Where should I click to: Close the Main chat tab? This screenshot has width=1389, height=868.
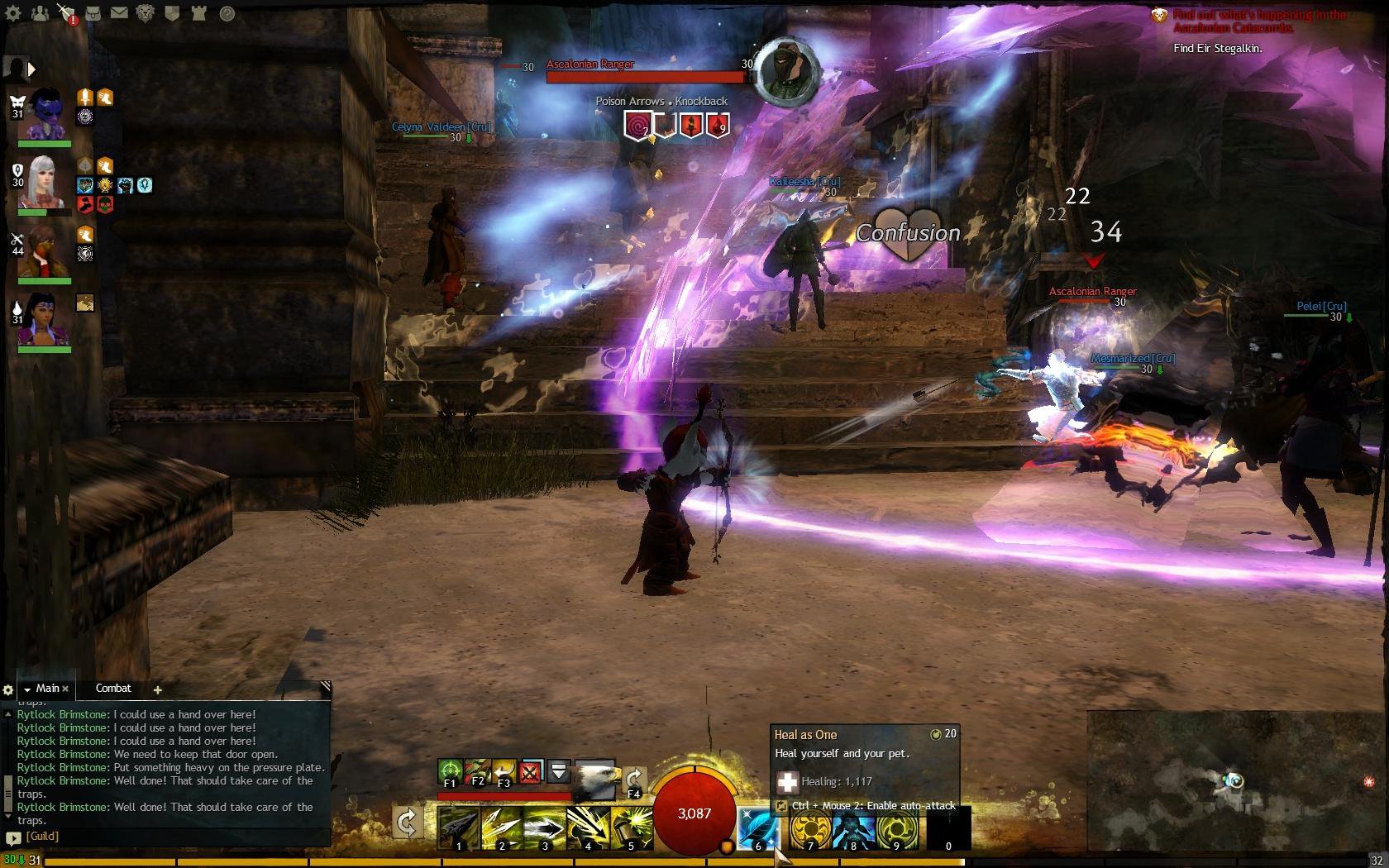[65, 689]
